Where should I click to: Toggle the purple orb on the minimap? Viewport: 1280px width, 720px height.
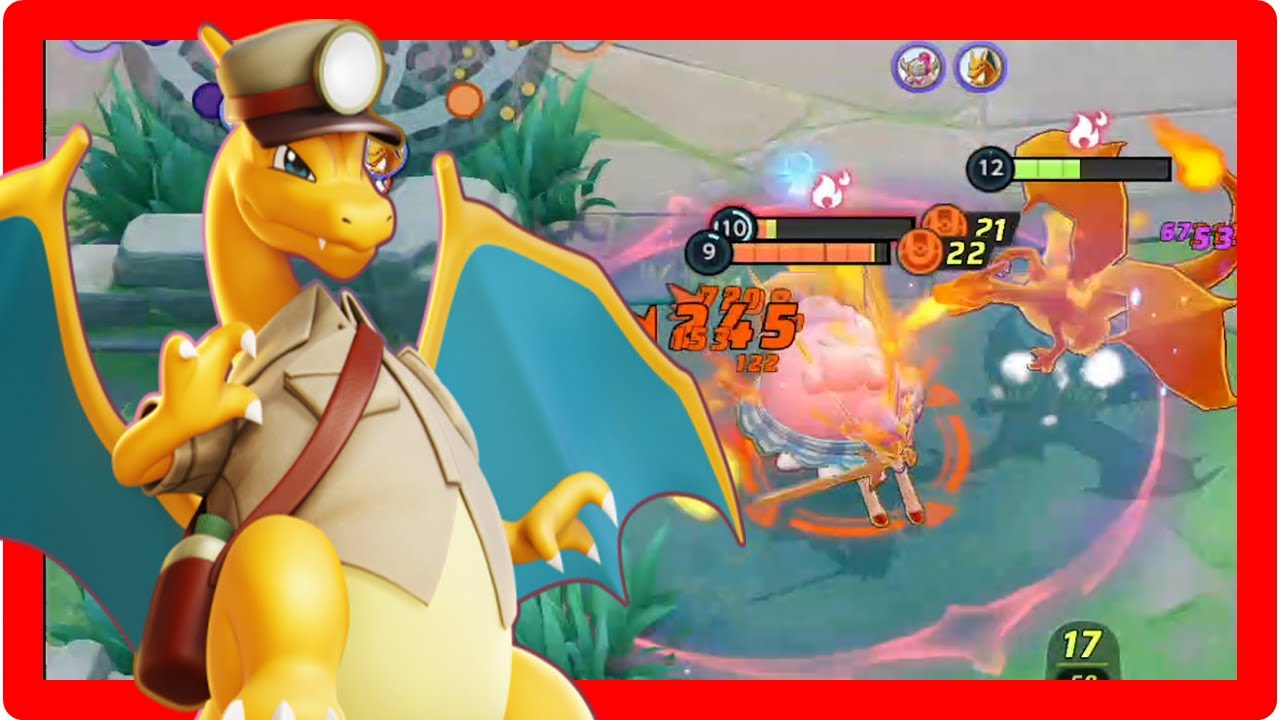tap(207, 98)
